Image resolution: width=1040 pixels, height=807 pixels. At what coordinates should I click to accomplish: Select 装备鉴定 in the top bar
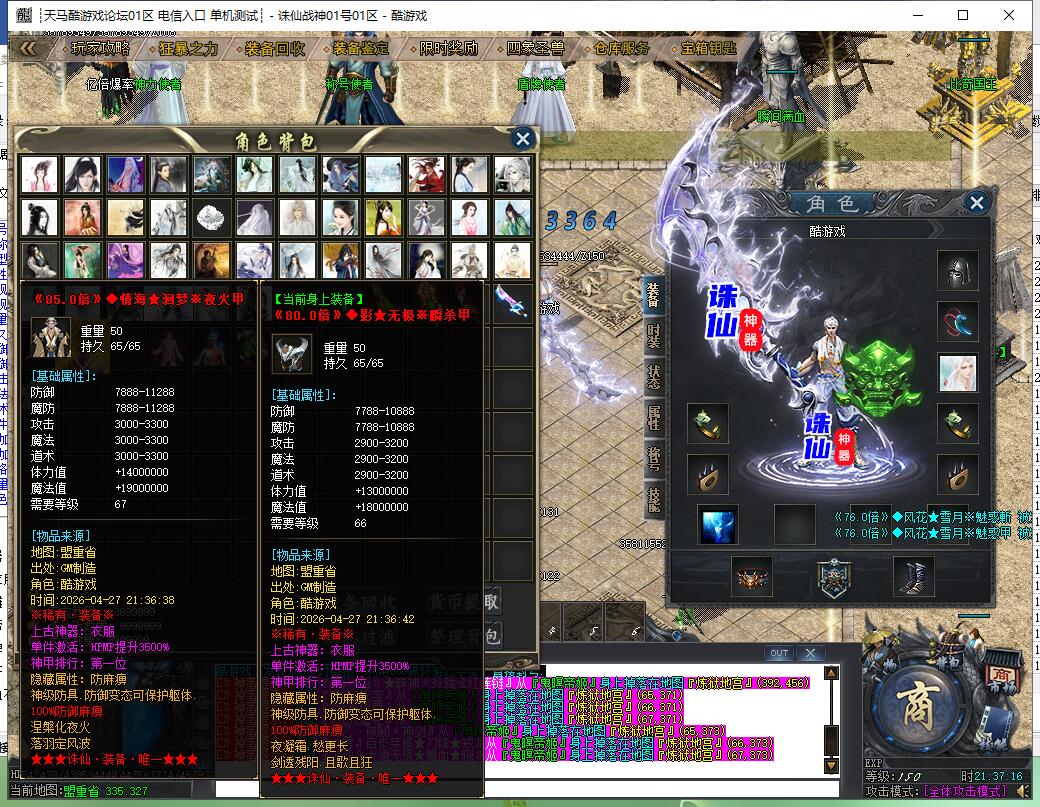[x=361, y=48]
